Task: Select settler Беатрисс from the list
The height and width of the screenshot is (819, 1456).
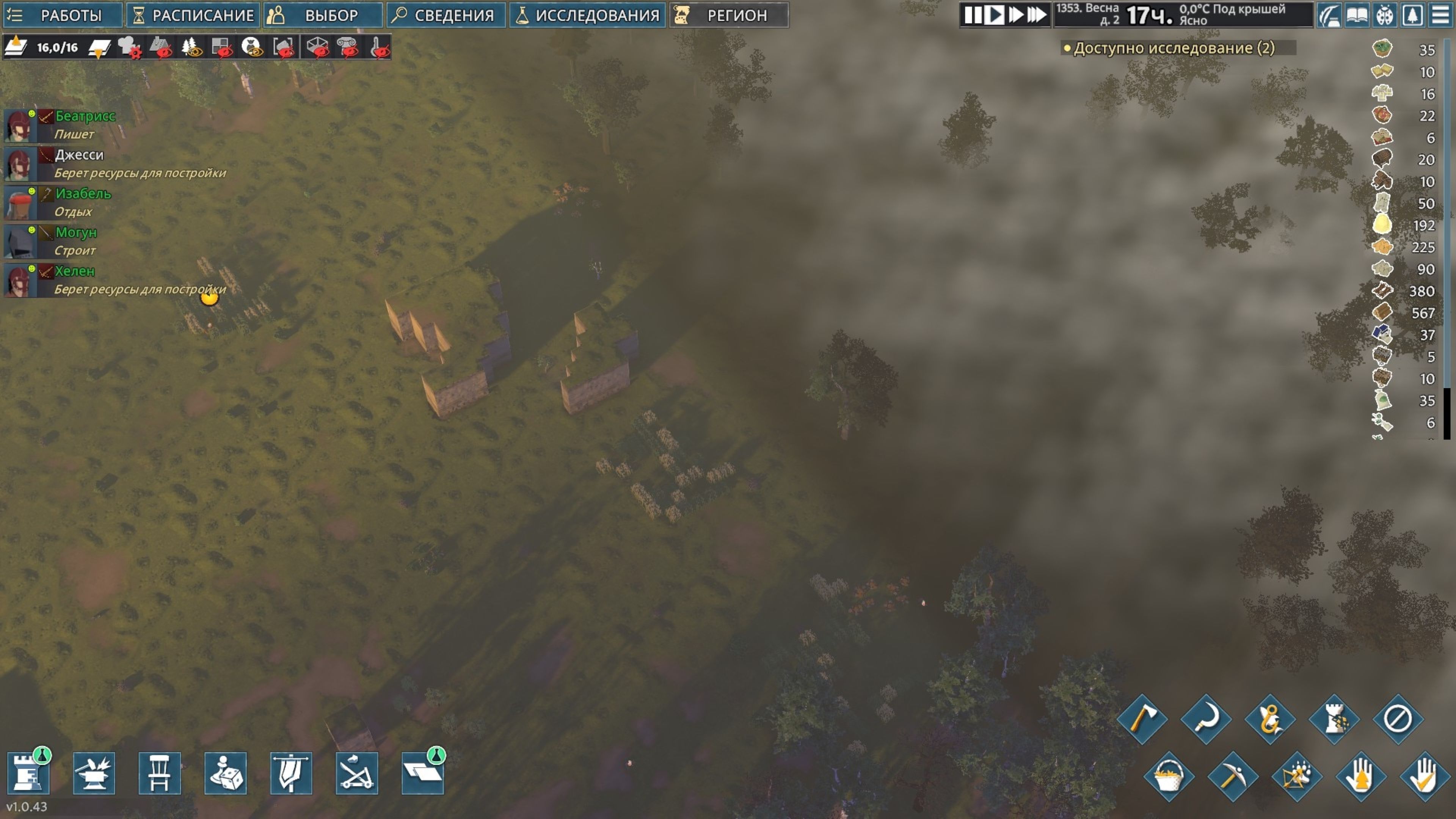Action: click(85, 116)
